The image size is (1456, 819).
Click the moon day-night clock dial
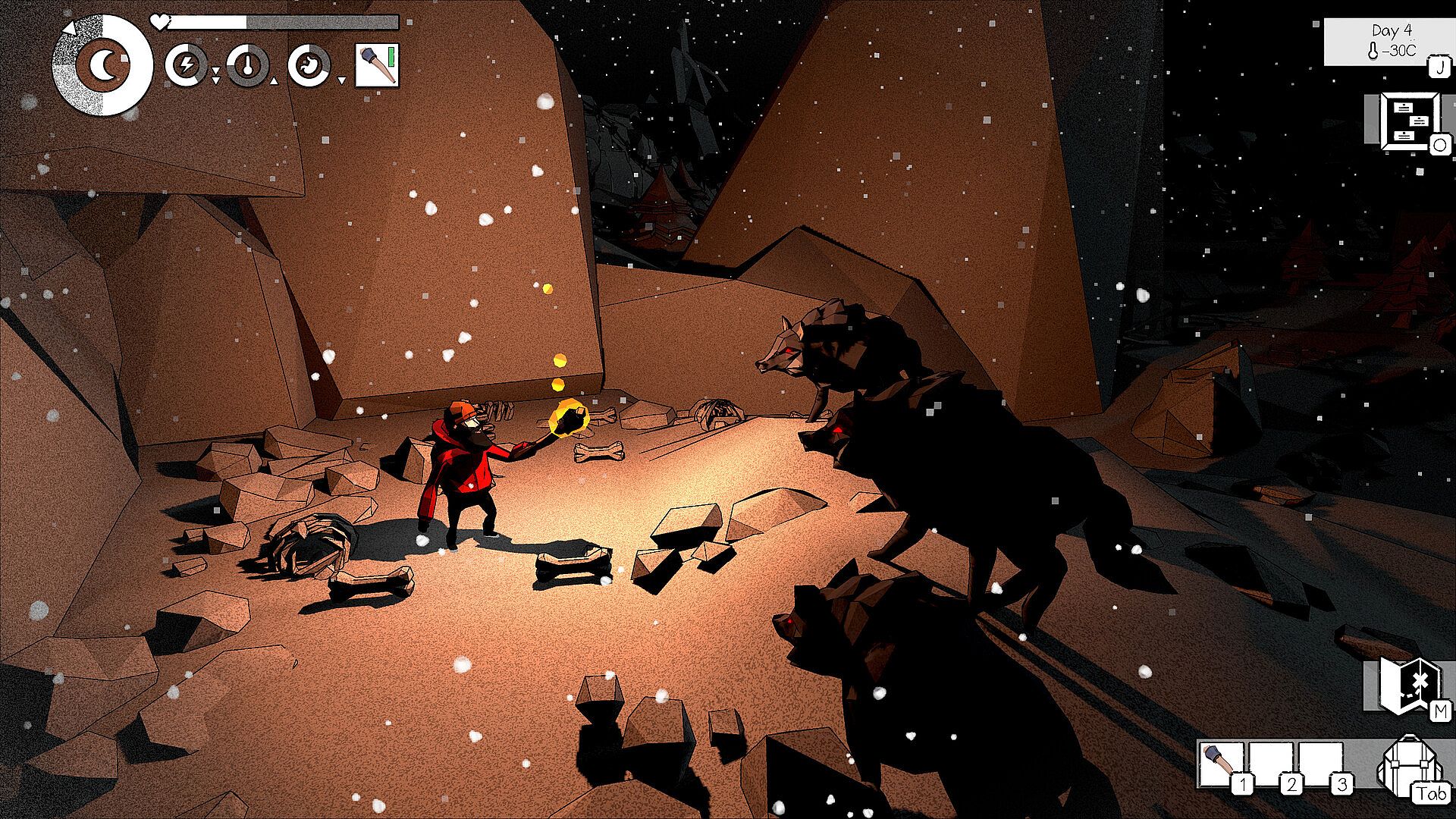[x=102, y=65]
